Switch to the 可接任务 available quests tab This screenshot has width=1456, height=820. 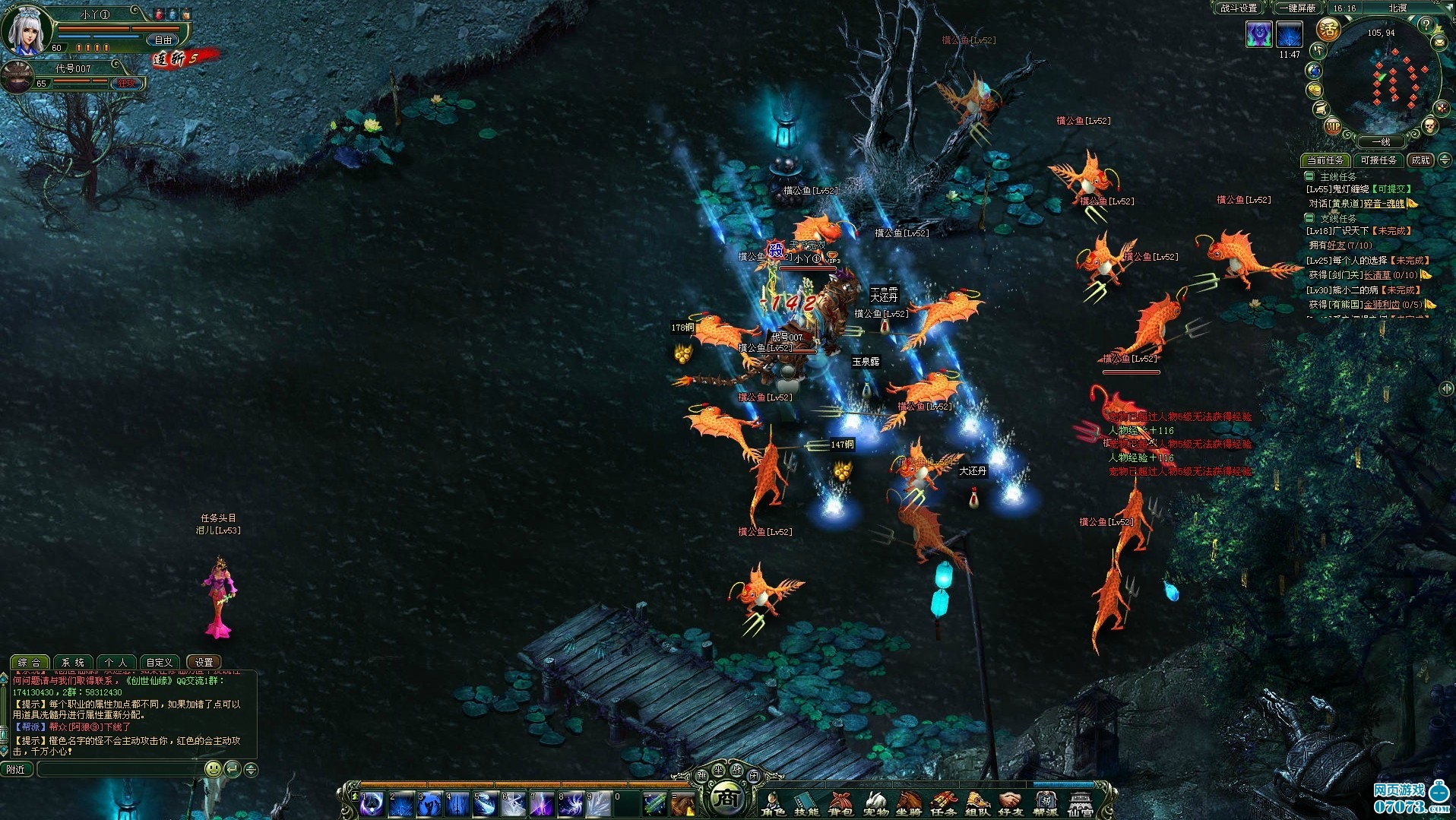(x=1378, y=160)
